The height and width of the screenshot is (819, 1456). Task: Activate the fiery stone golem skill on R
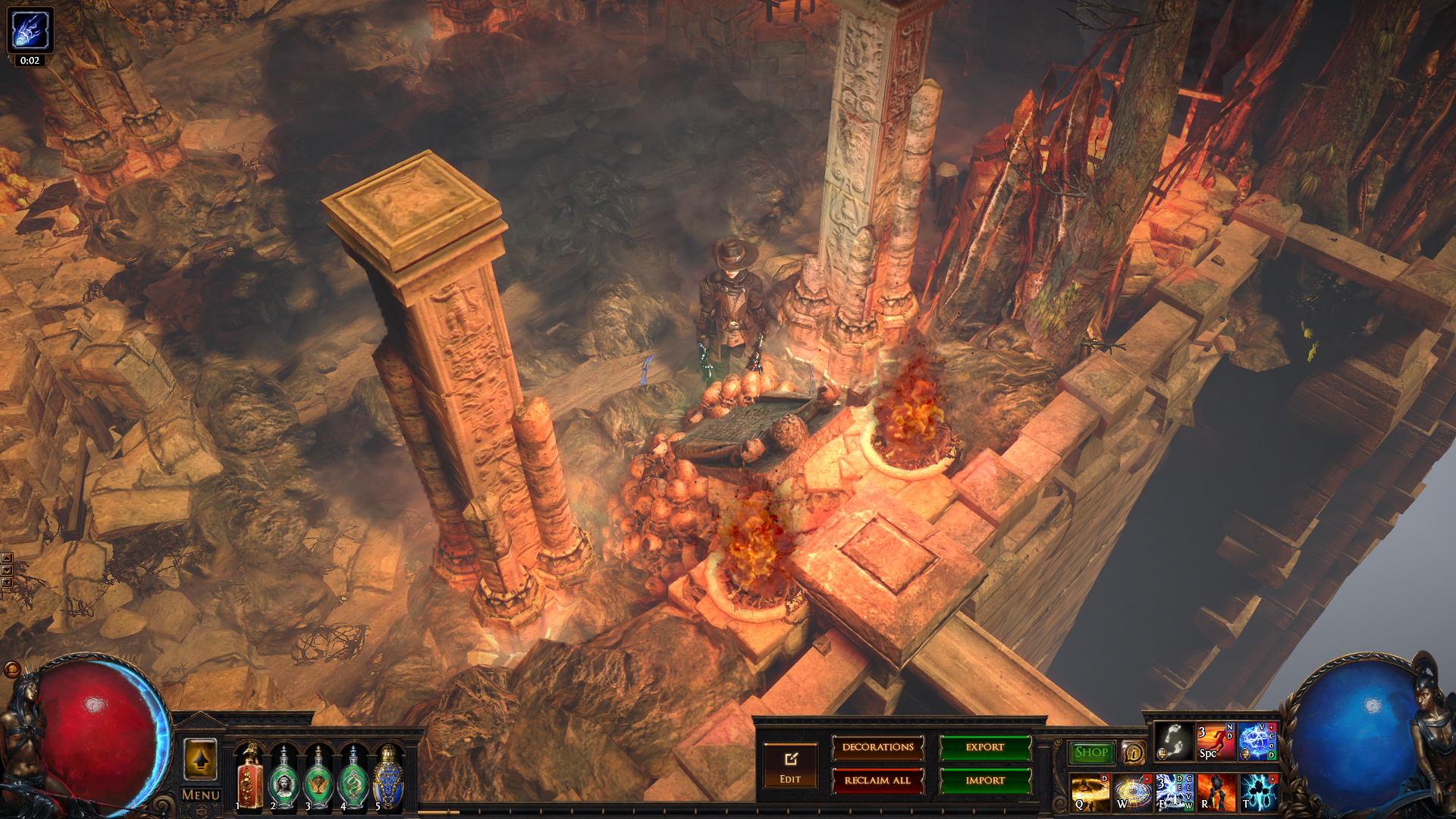tap(1216, 792)
